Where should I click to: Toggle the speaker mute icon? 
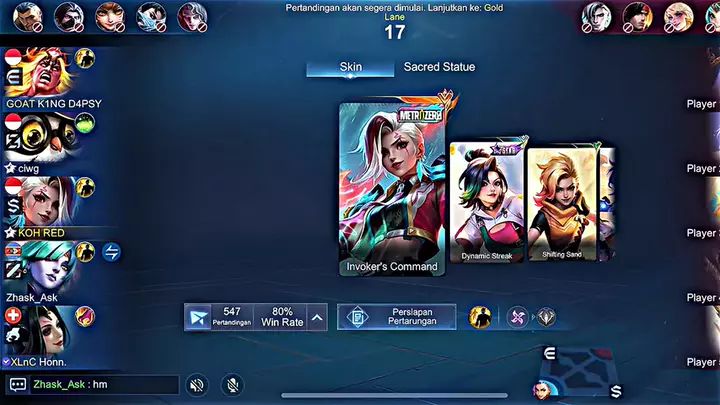coord(197,384)
